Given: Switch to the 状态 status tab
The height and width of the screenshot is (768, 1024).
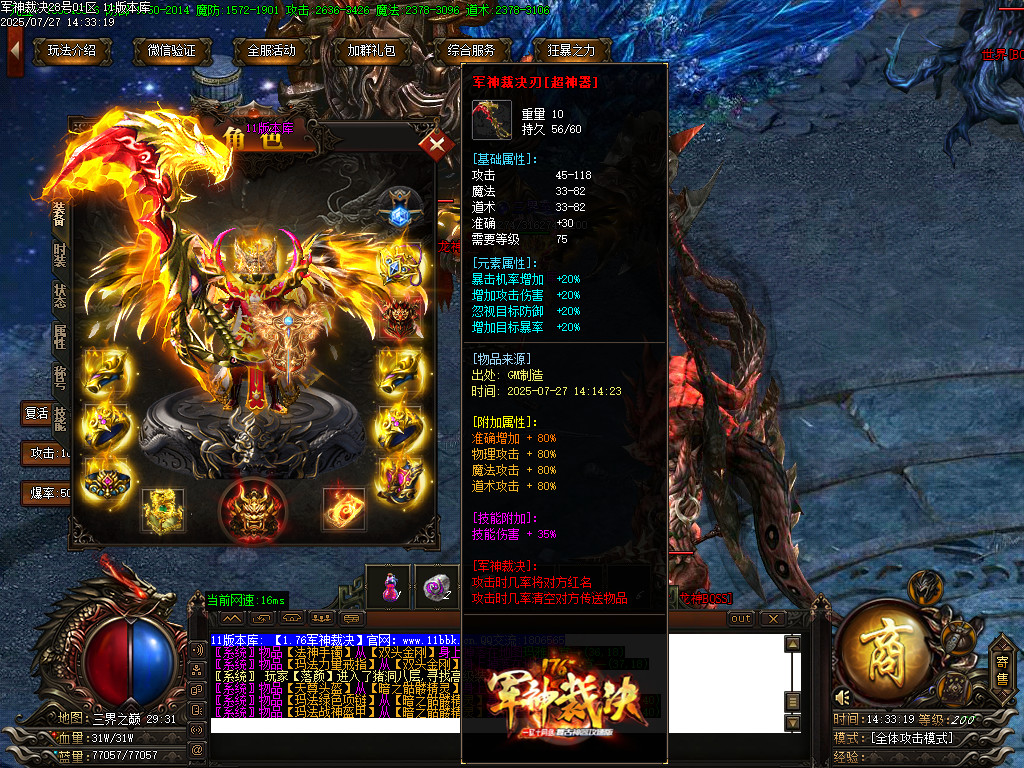Looking at the screenshot, I should pyautogui.click(x=60, y=296).
